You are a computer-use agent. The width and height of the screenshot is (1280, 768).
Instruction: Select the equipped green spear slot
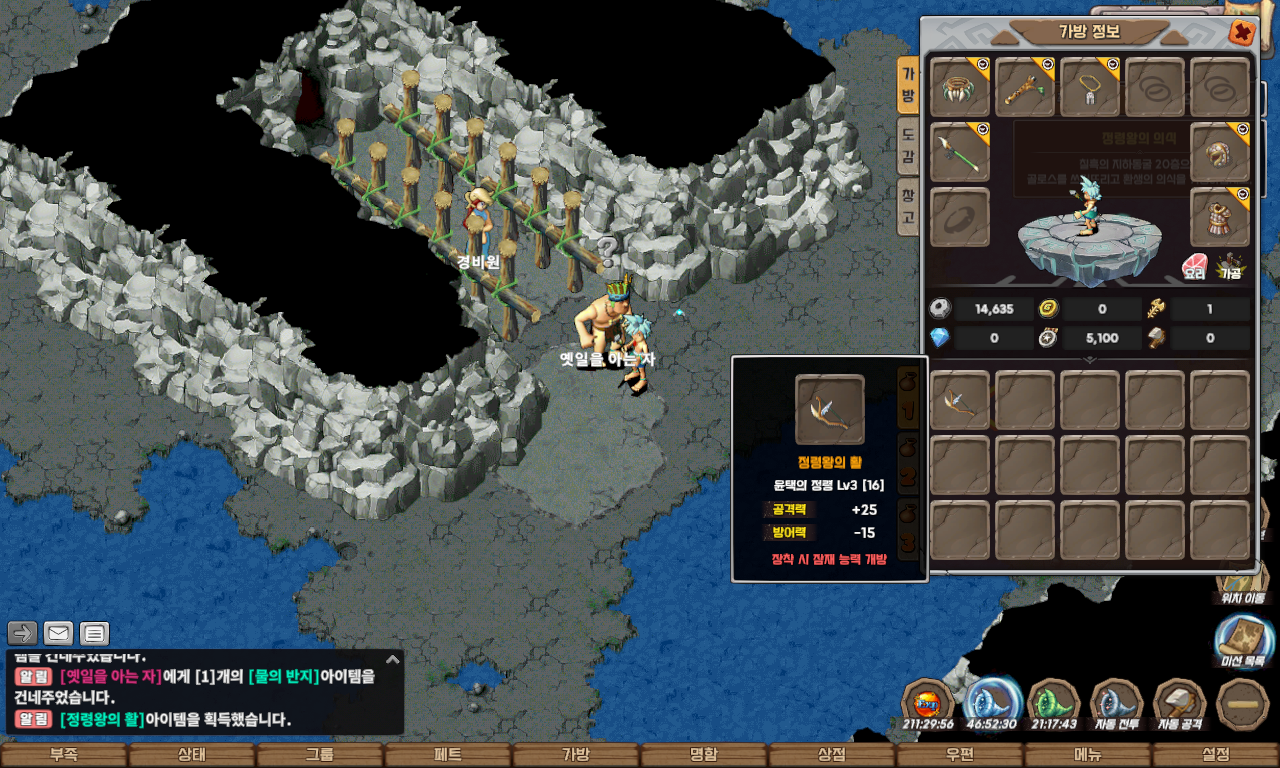(960, 152)
